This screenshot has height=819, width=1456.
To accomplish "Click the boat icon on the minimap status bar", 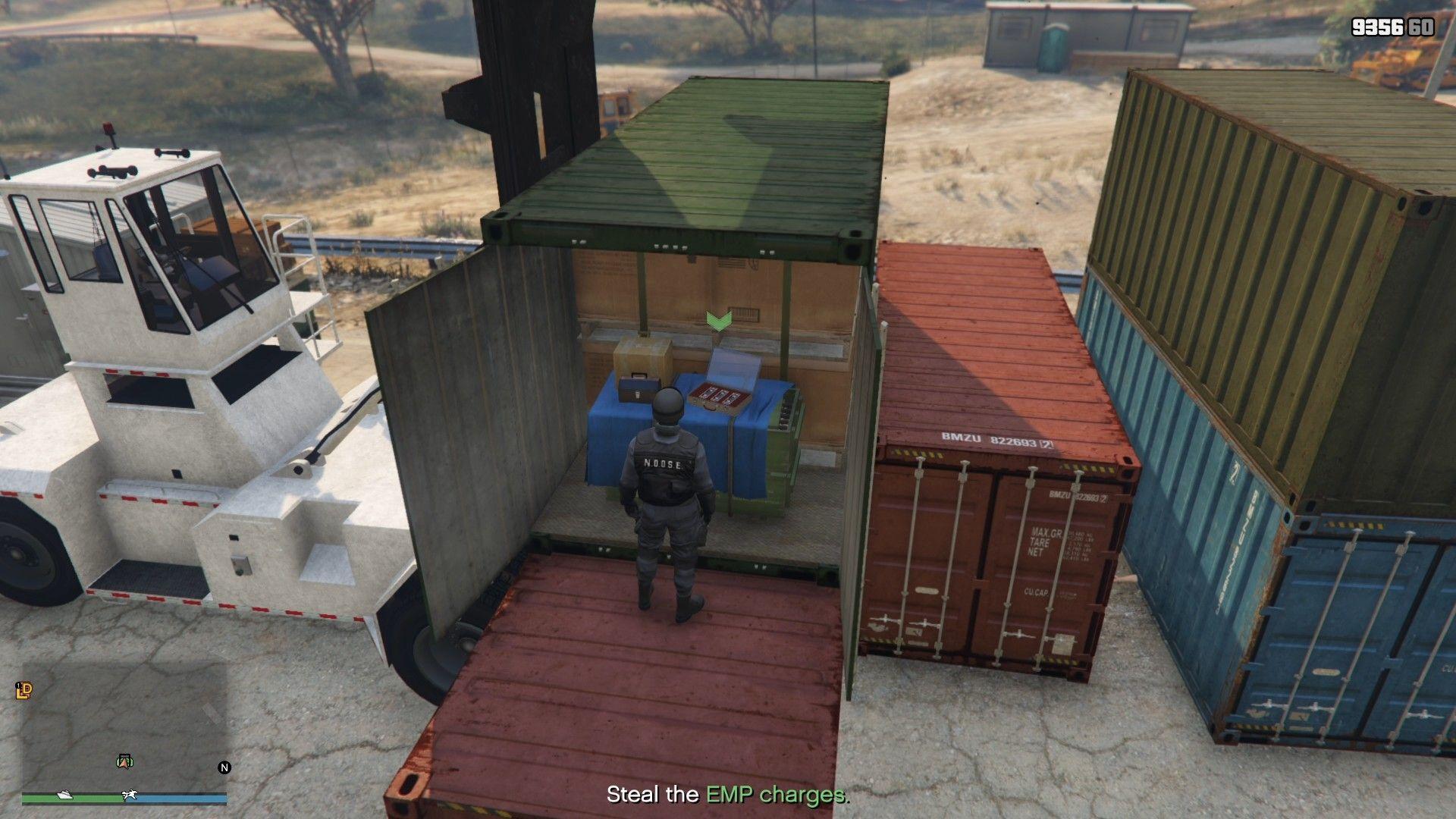I will tap(64, 795).
